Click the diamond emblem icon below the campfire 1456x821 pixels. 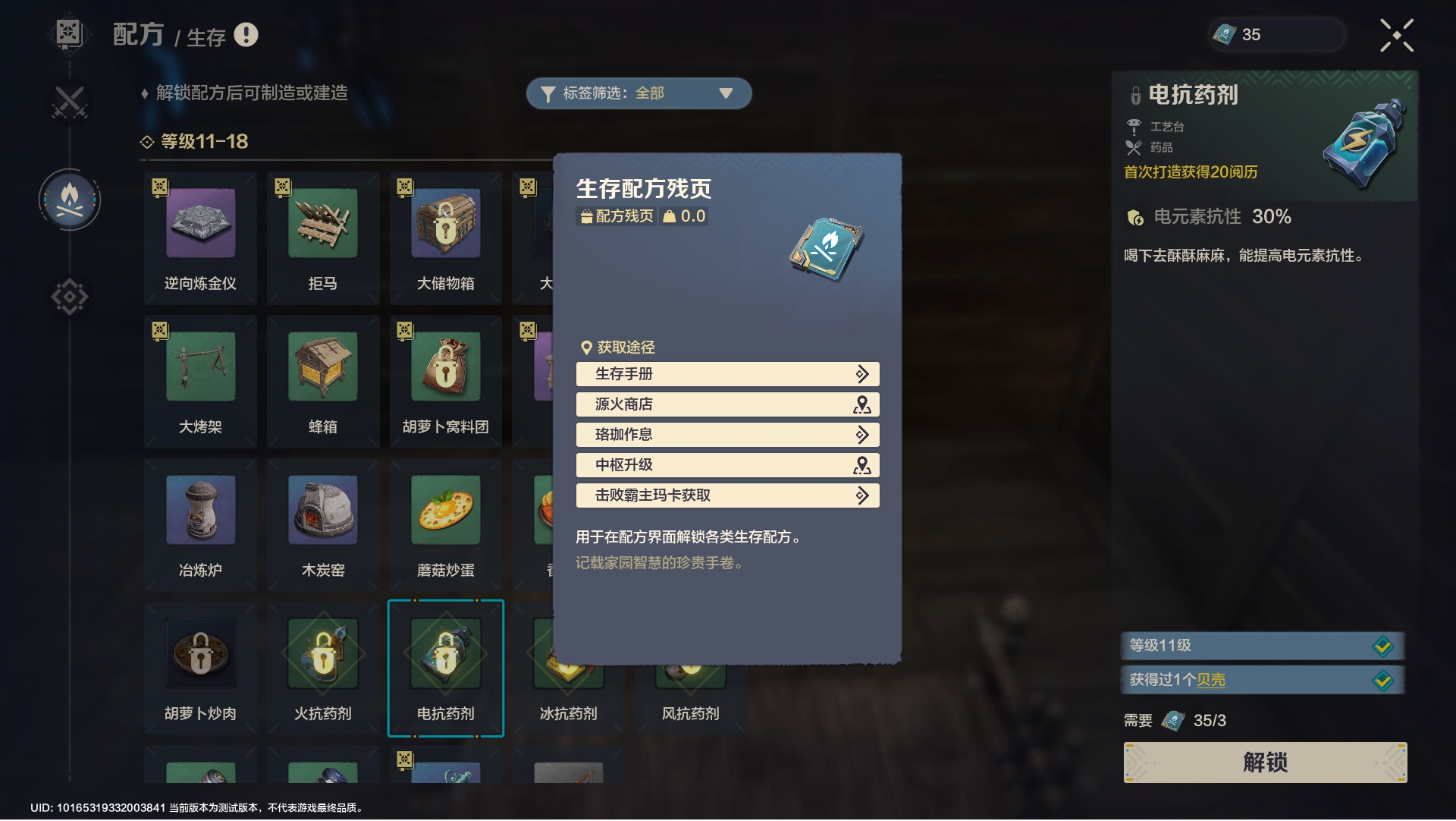70,297
